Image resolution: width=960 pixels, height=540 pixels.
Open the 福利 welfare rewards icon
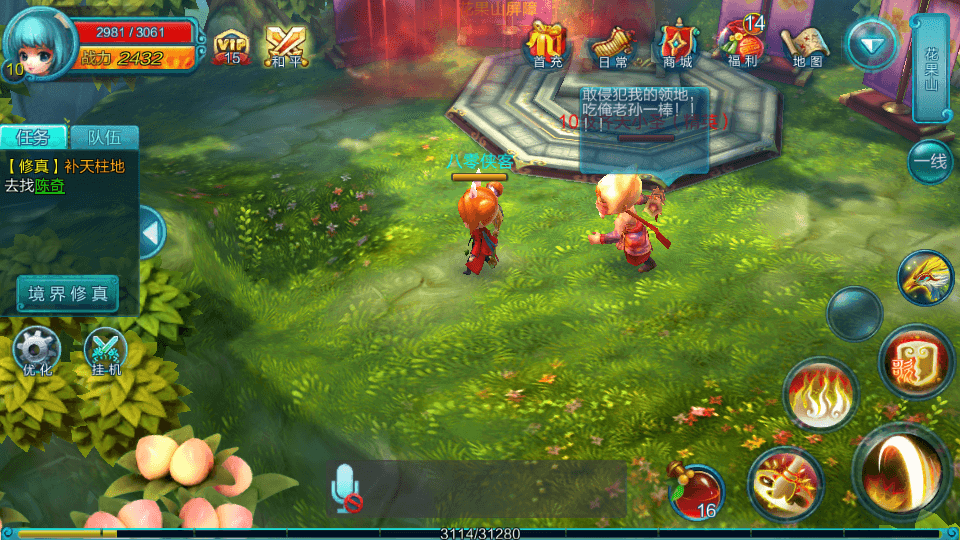coord(742,44)
